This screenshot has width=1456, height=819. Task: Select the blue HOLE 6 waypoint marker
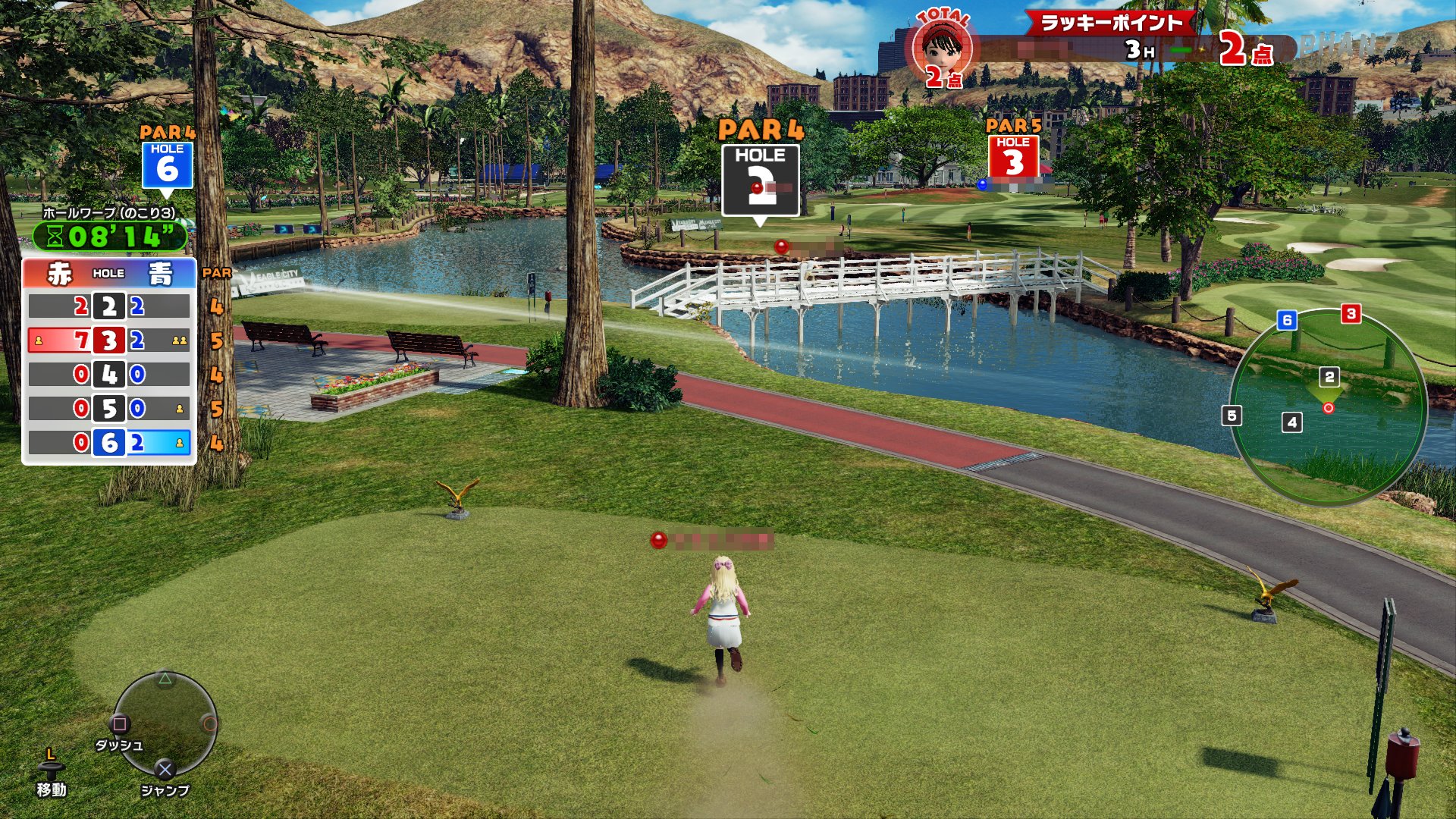click(167, 165)
